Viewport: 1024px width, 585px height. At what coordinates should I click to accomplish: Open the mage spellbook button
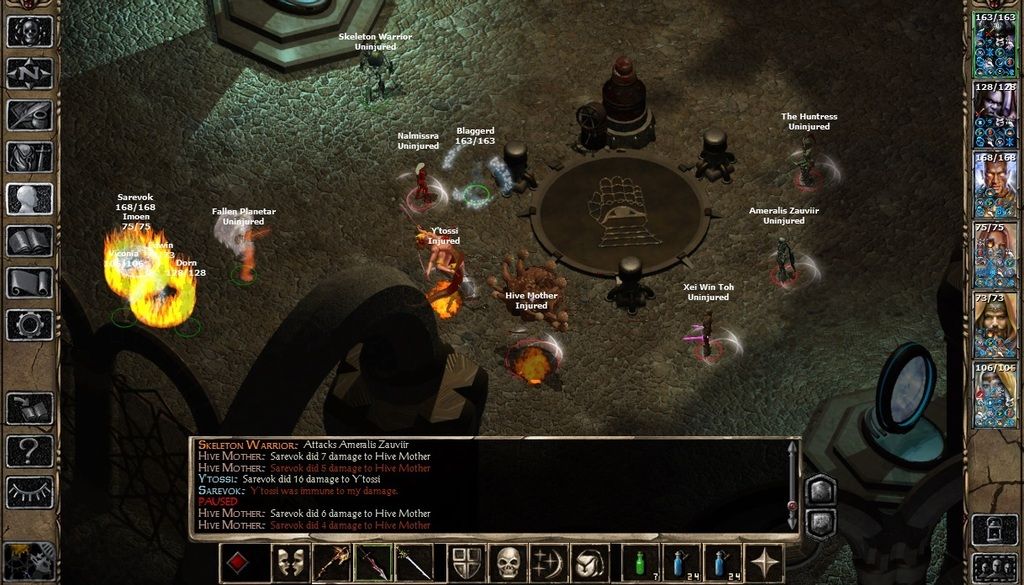point(29,241)
